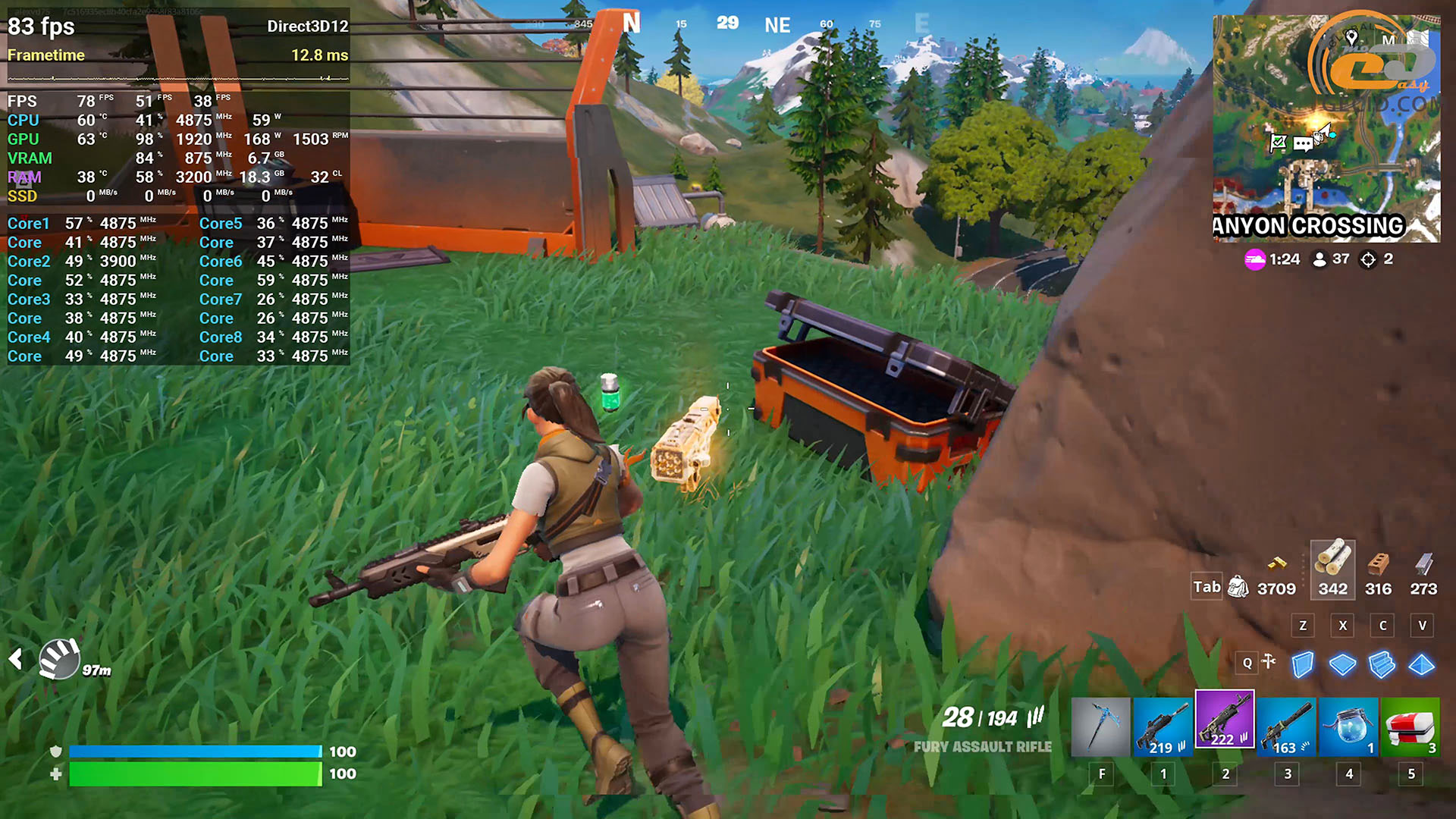Viewport: 1456px width, 819px height.
Task: Click the hand marker icon showing 97m
Action: (x=60, y=657)
